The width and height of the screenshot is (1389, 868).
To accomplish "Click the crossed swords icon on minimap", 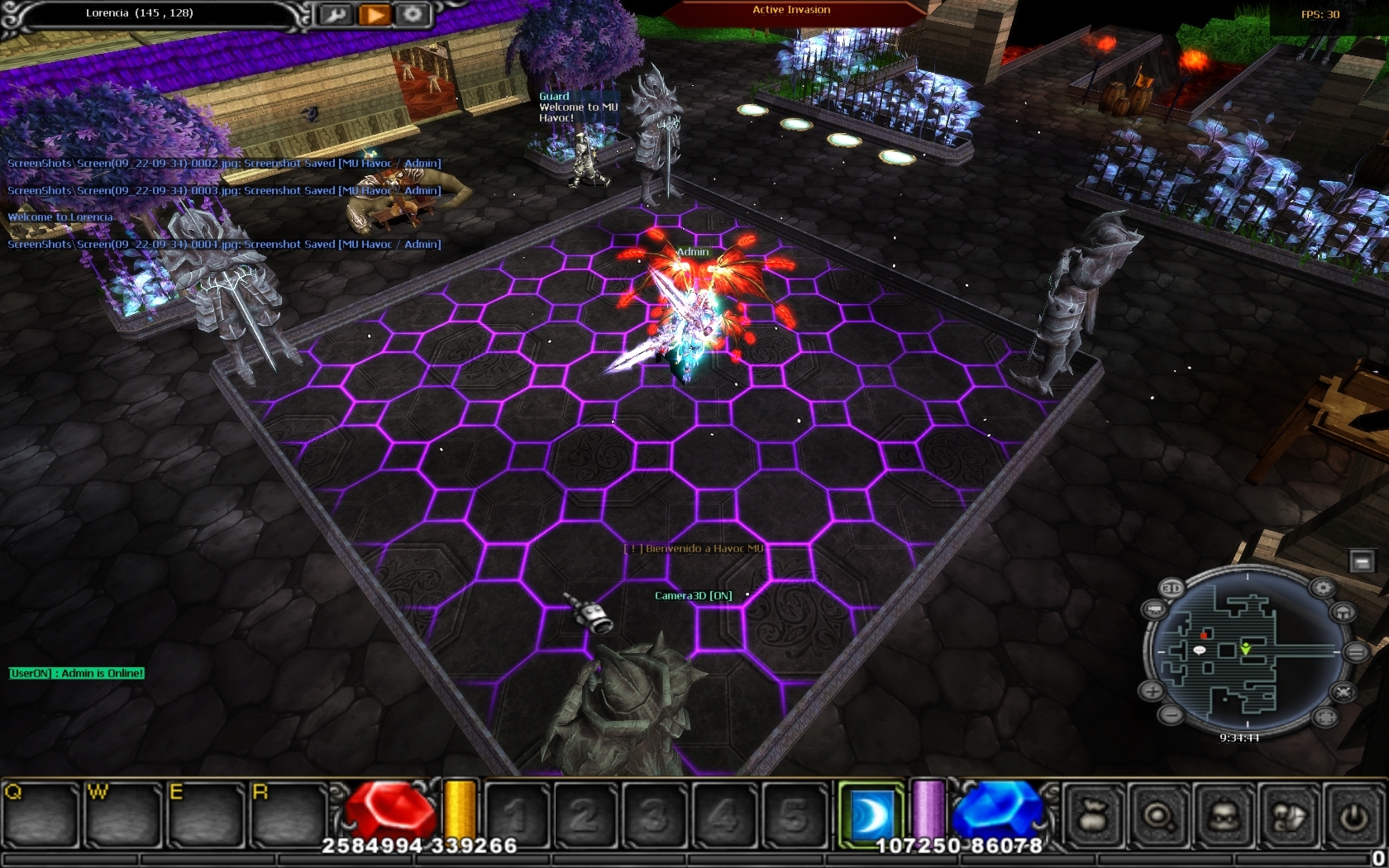I will click(1344, 691).
